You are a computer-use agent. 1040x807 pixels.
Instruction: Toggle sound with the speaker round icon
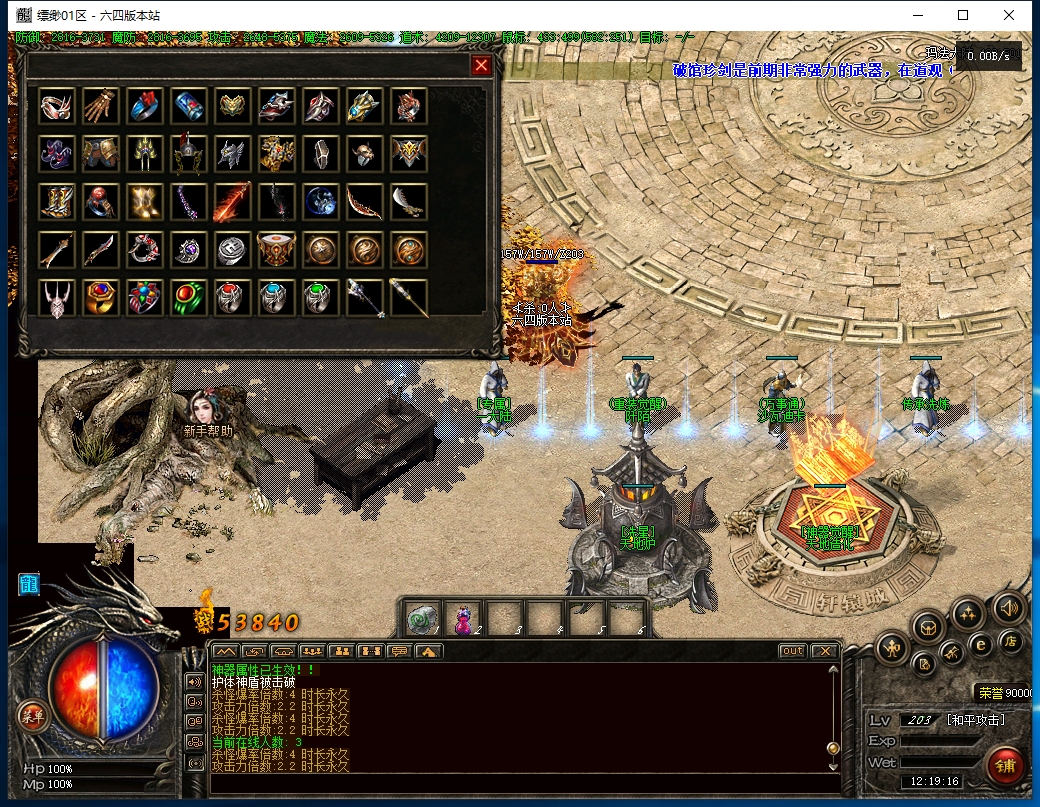coord(1008,608)
